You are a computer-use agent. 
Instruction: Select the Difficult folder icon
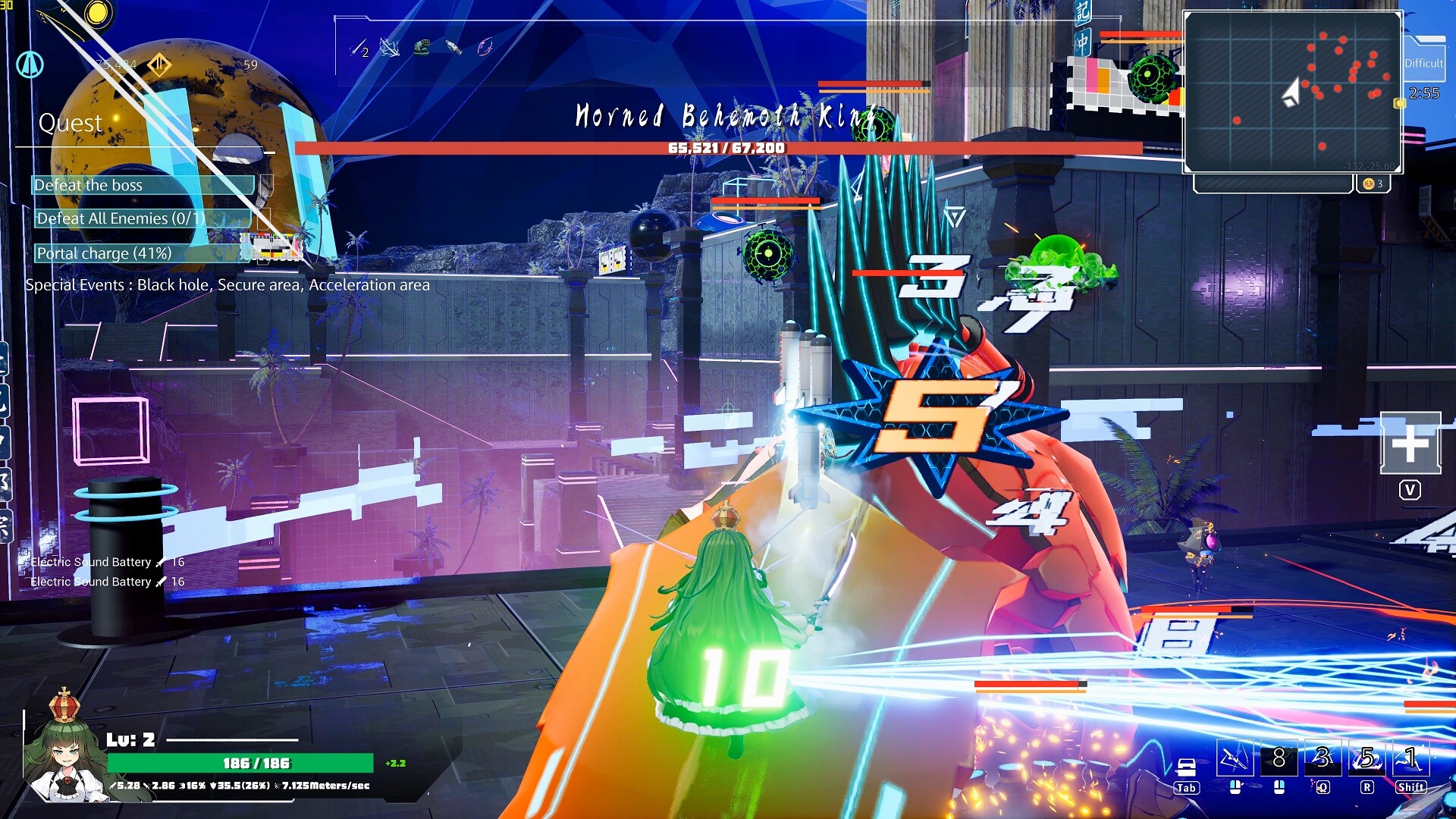coord(1424,61)
